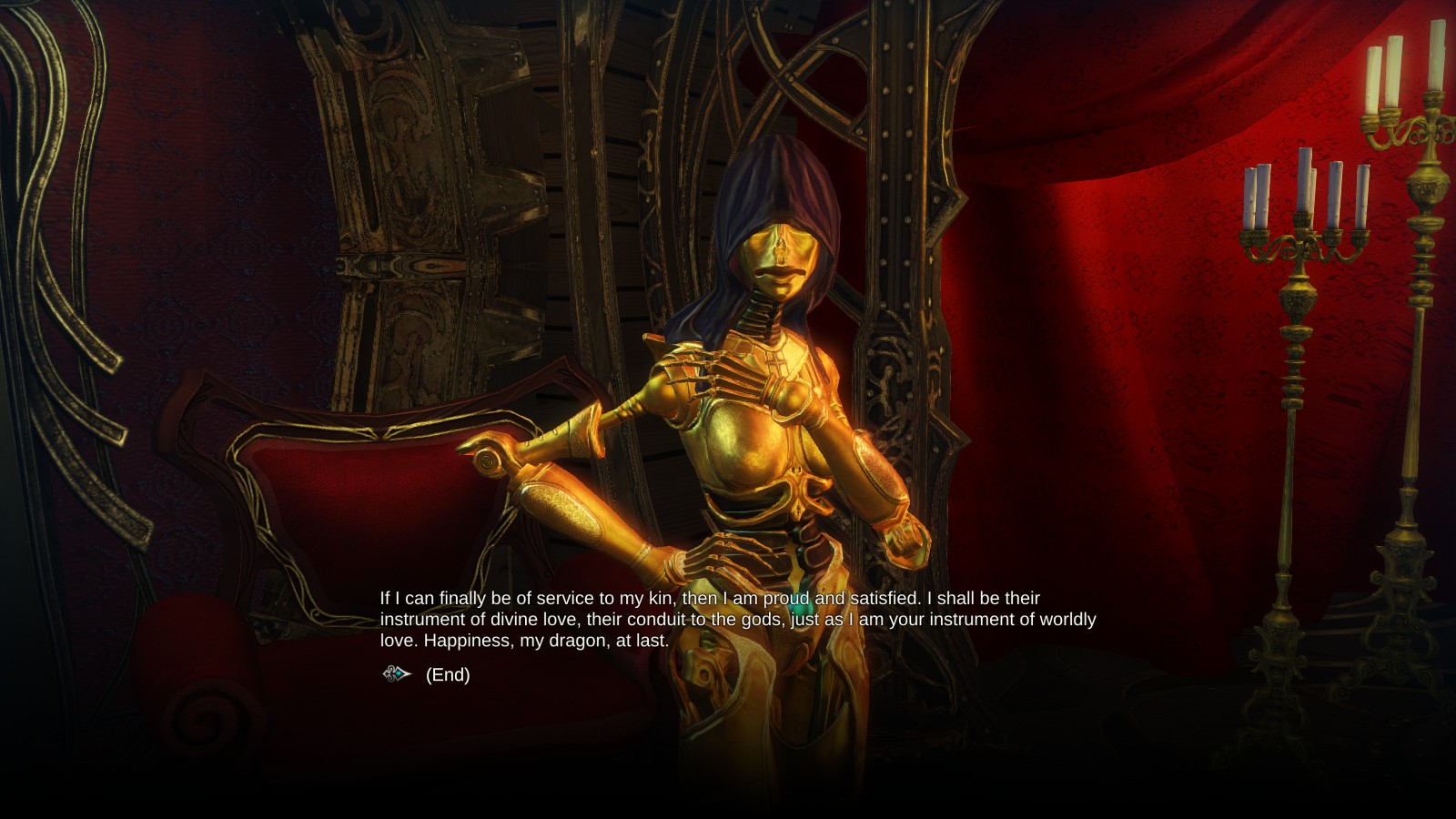This screenshot has height=819, width=1456.
Task: Choose the (End) dialogue option
Action: coord(447,674)
